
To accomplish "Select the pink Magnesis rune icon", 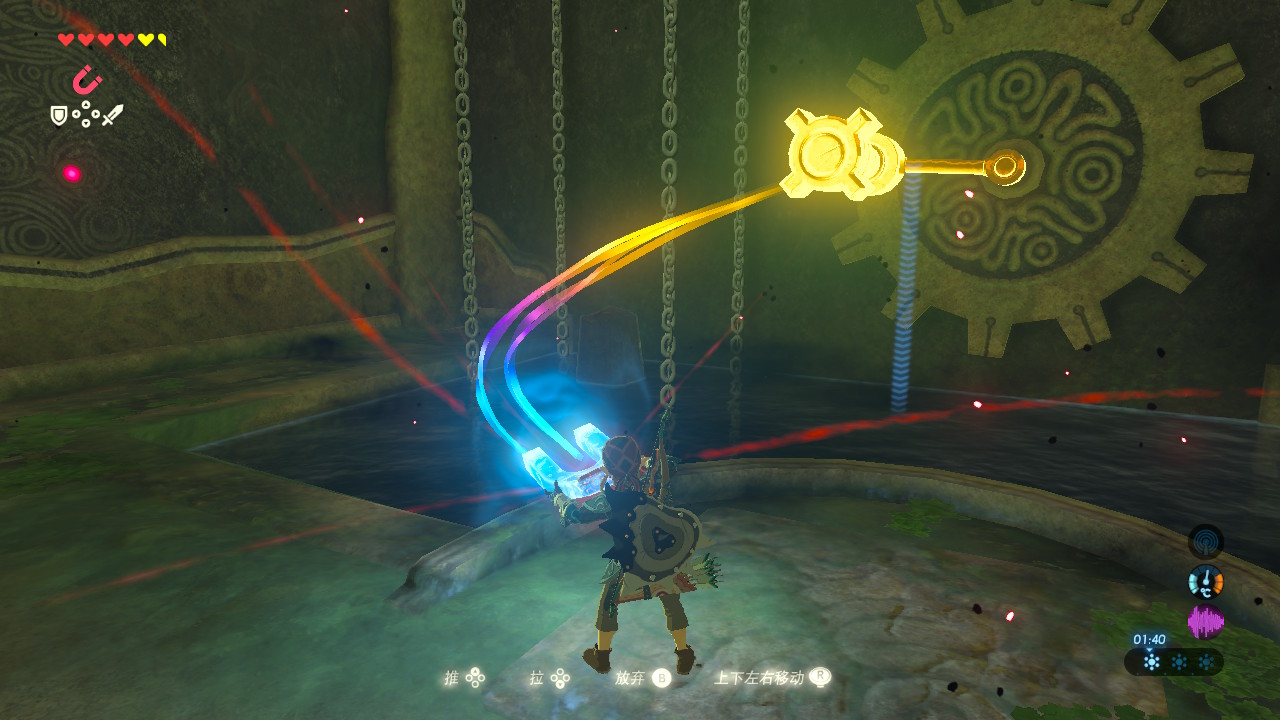I will 87,79.
